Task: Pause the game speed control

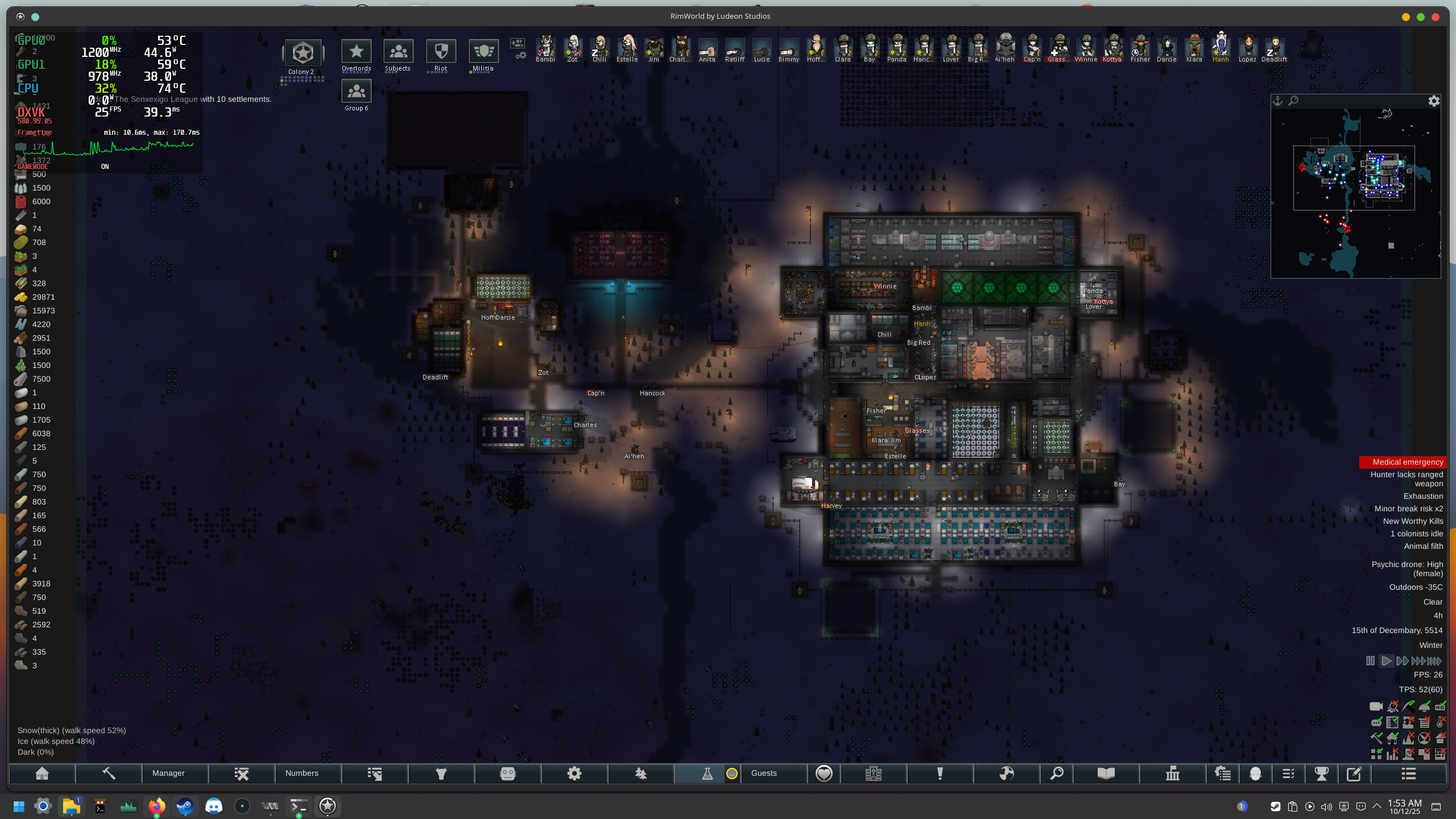Action: point(1370,661)
